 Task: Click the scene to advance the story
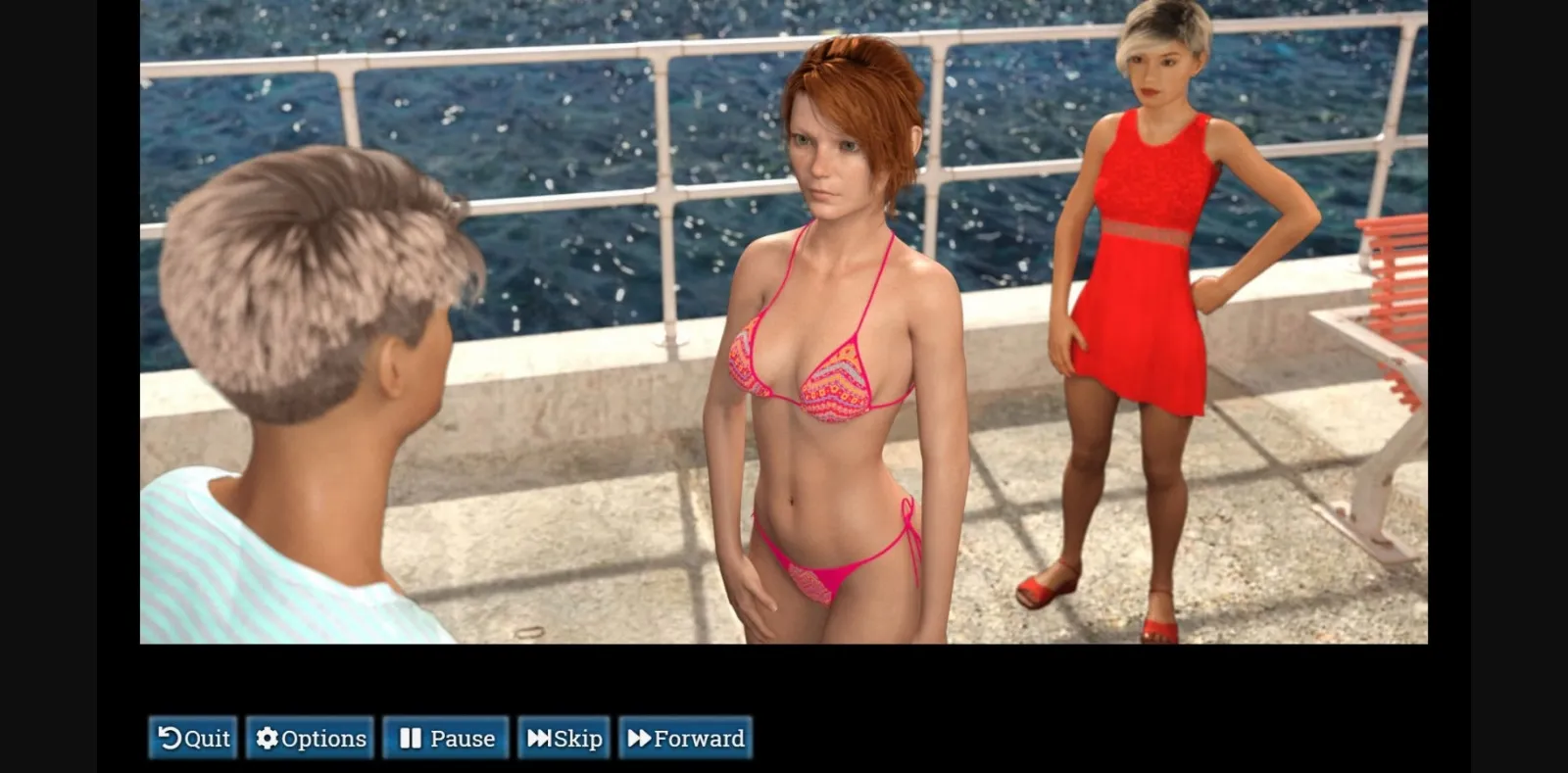784,323
